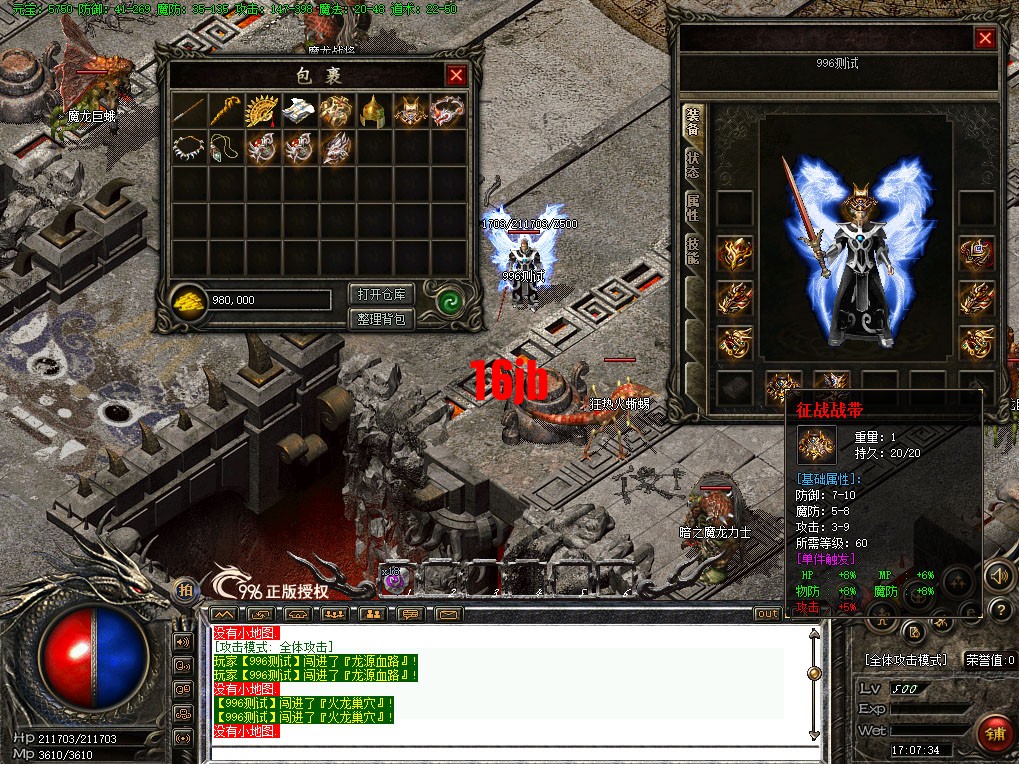Click the 拍 auction button
This screenshot has width=1019, height=764.
tap(185, 589)
